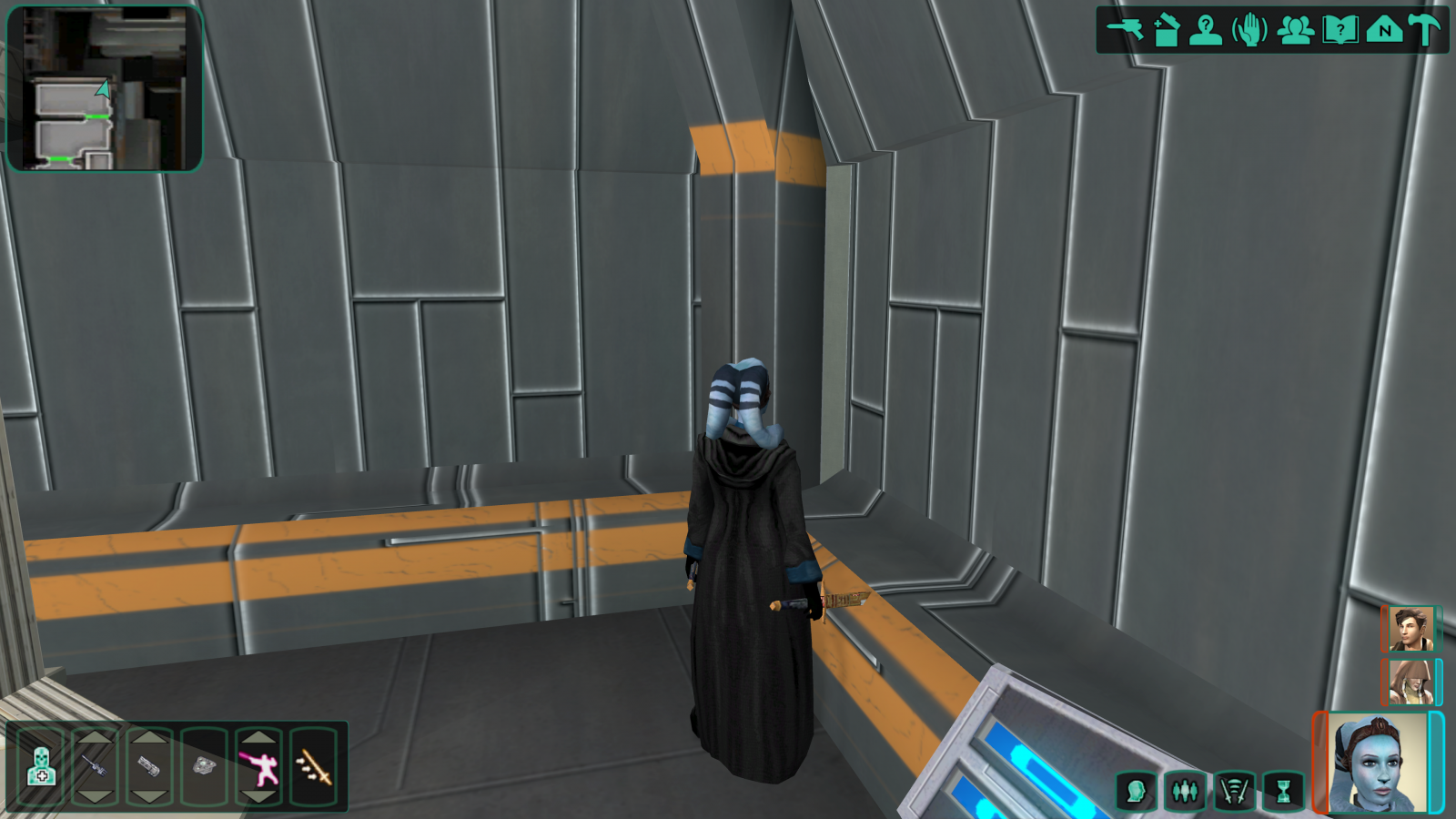Select the golden sword flurry action
The height and width of the screenshot is (819, 1456).
pyautogui.click(x=314, y=767)
